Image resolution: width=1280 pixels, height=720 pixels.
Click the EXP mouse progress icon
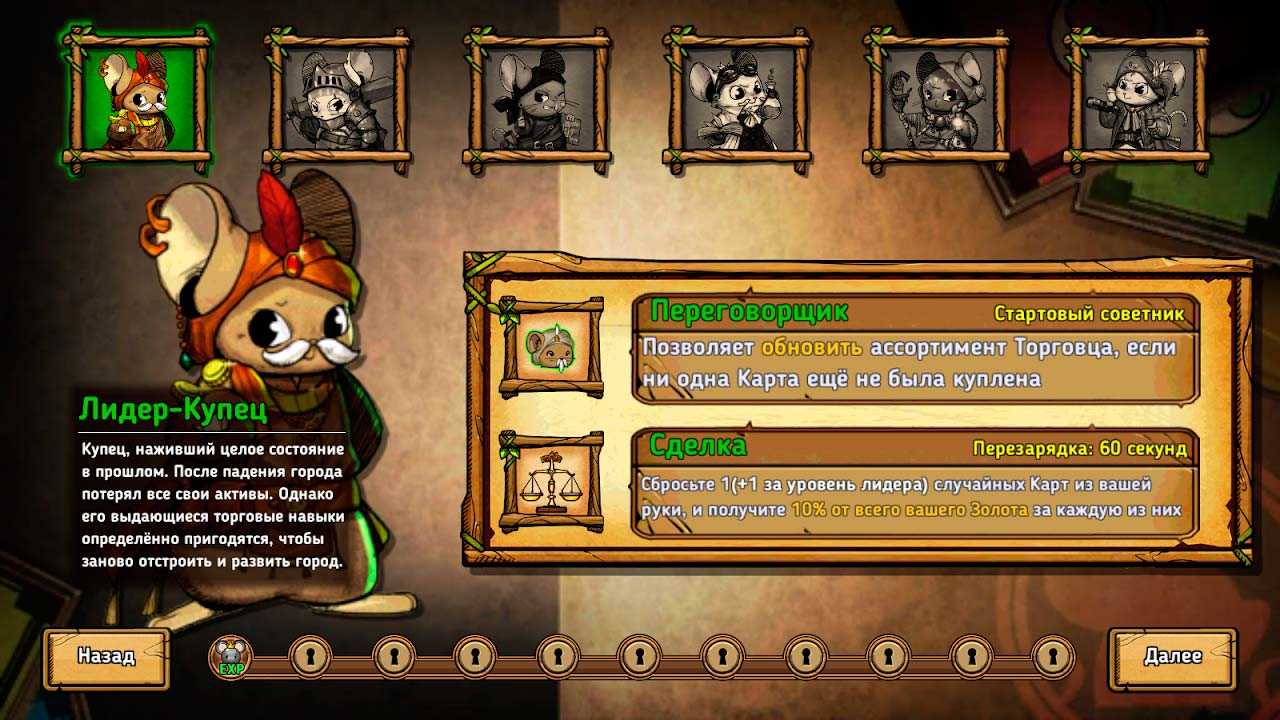[231, 657]
